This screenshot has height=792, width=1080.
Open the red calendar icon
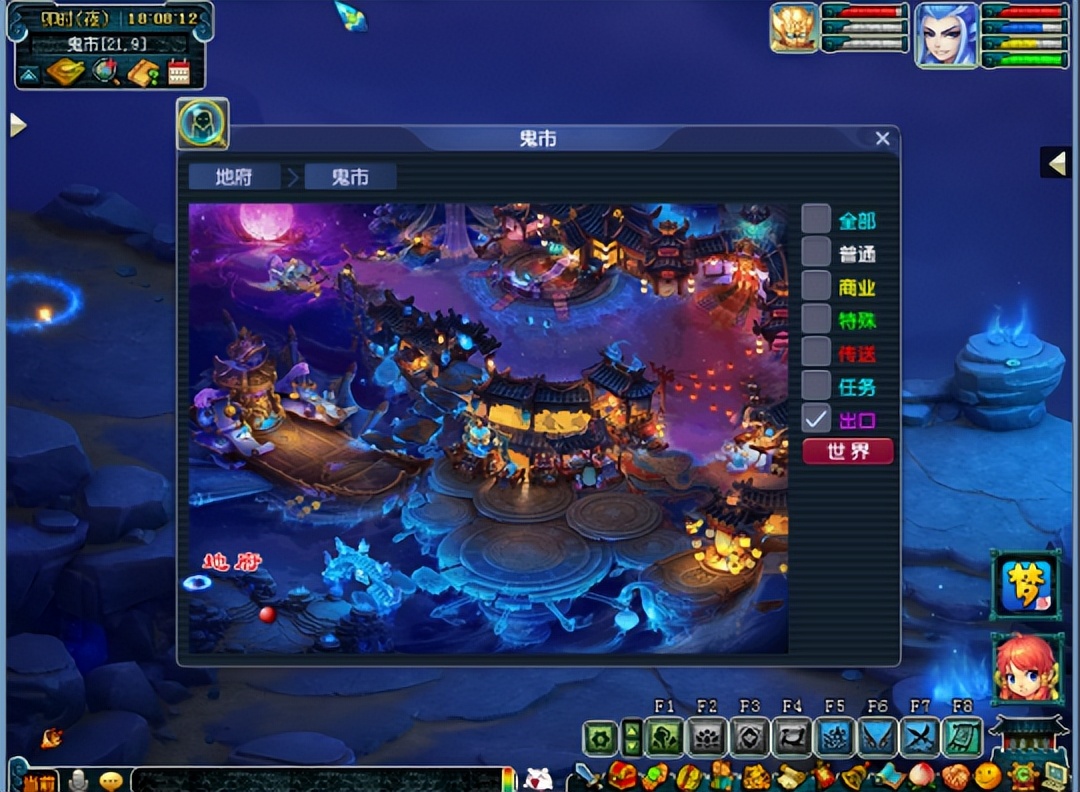(179, 72)
